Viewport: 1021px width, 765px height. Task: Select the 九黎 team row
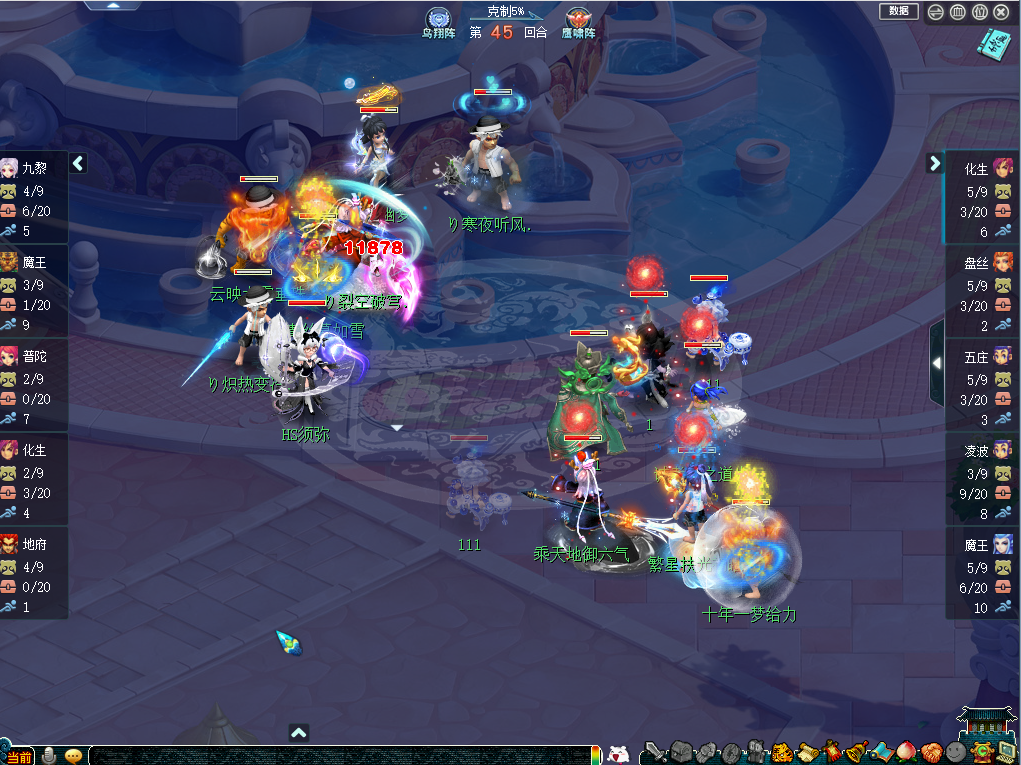[x=34, y=197]
